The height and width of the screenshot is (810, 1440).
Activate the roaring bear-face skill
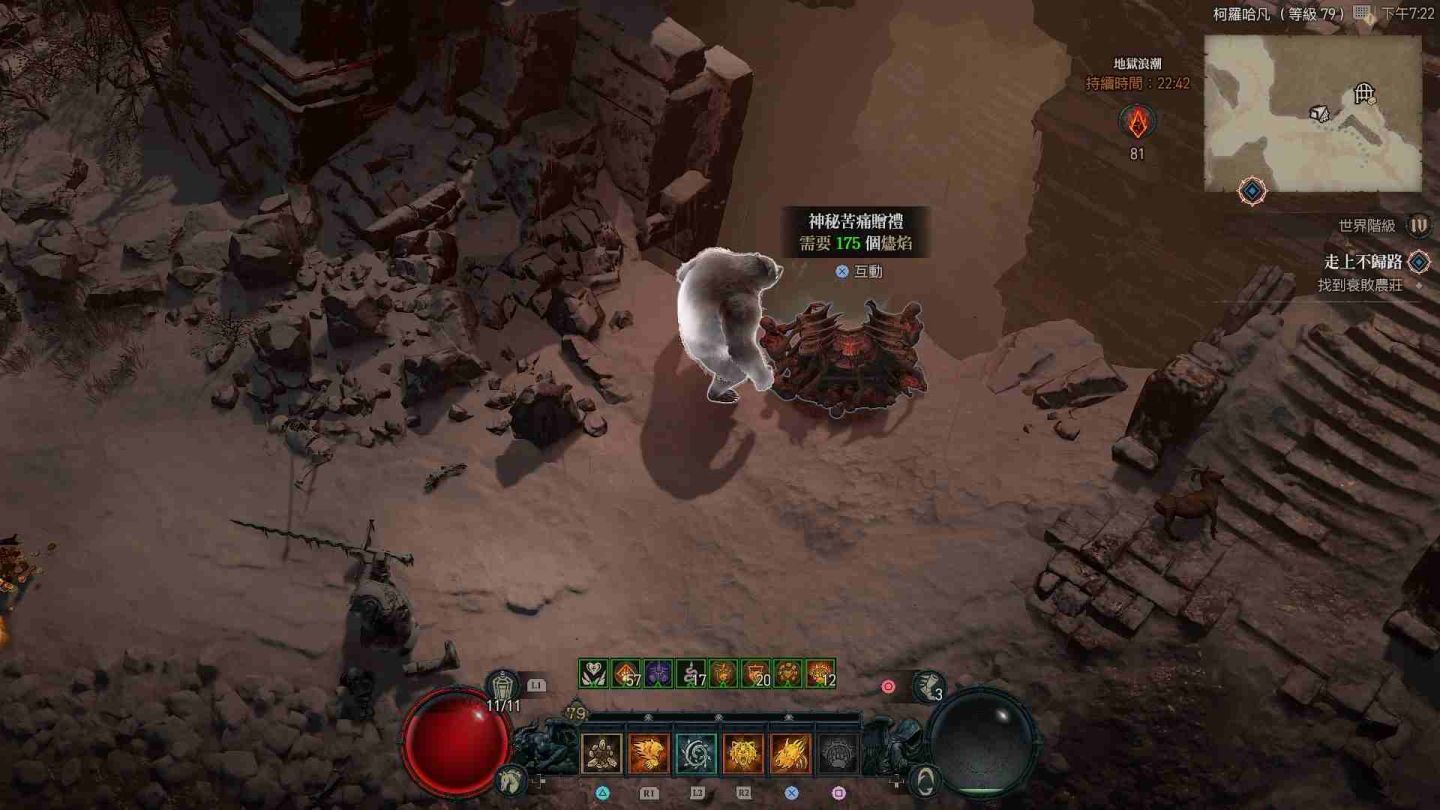pos(743,754)
